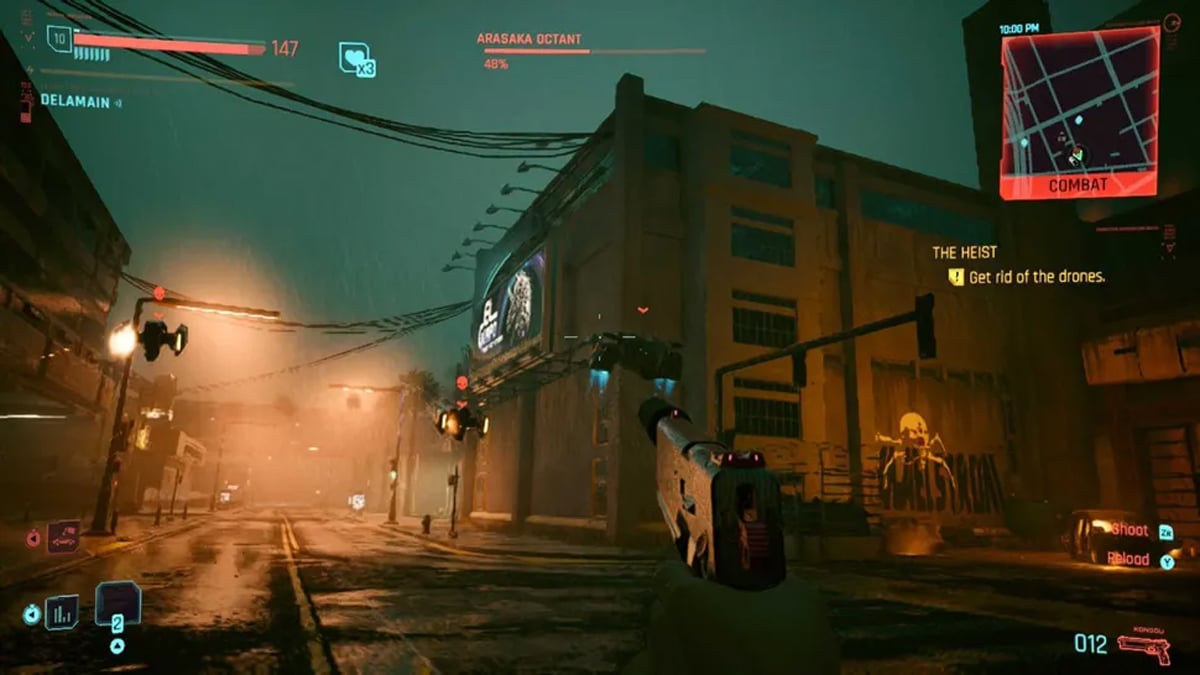The image size is (1200, 675).
Task: Click the Arasaka Octant enemy label
Action: 529,39
